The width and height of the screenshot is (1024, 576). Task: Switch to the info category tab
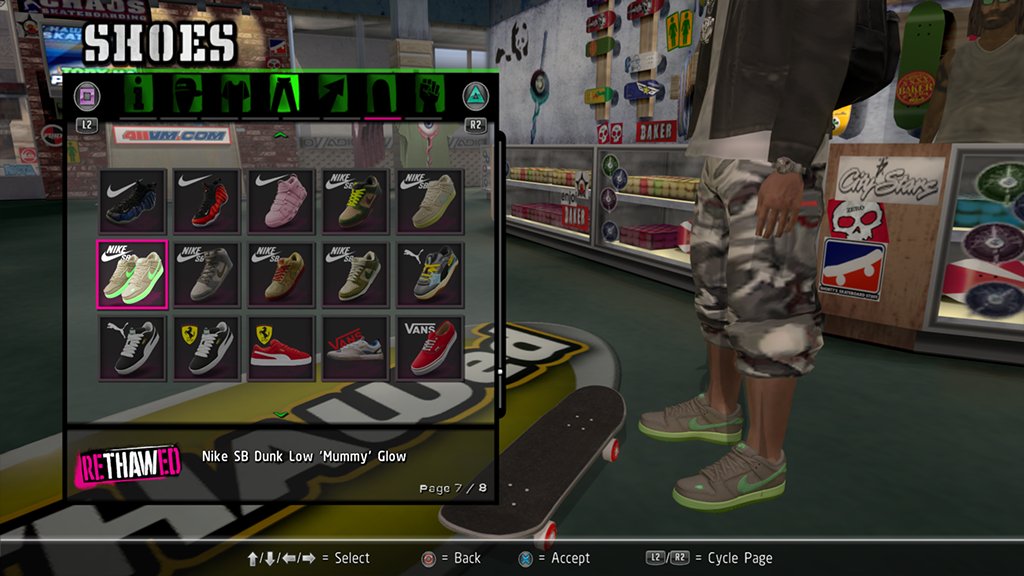tap(141, 95)
